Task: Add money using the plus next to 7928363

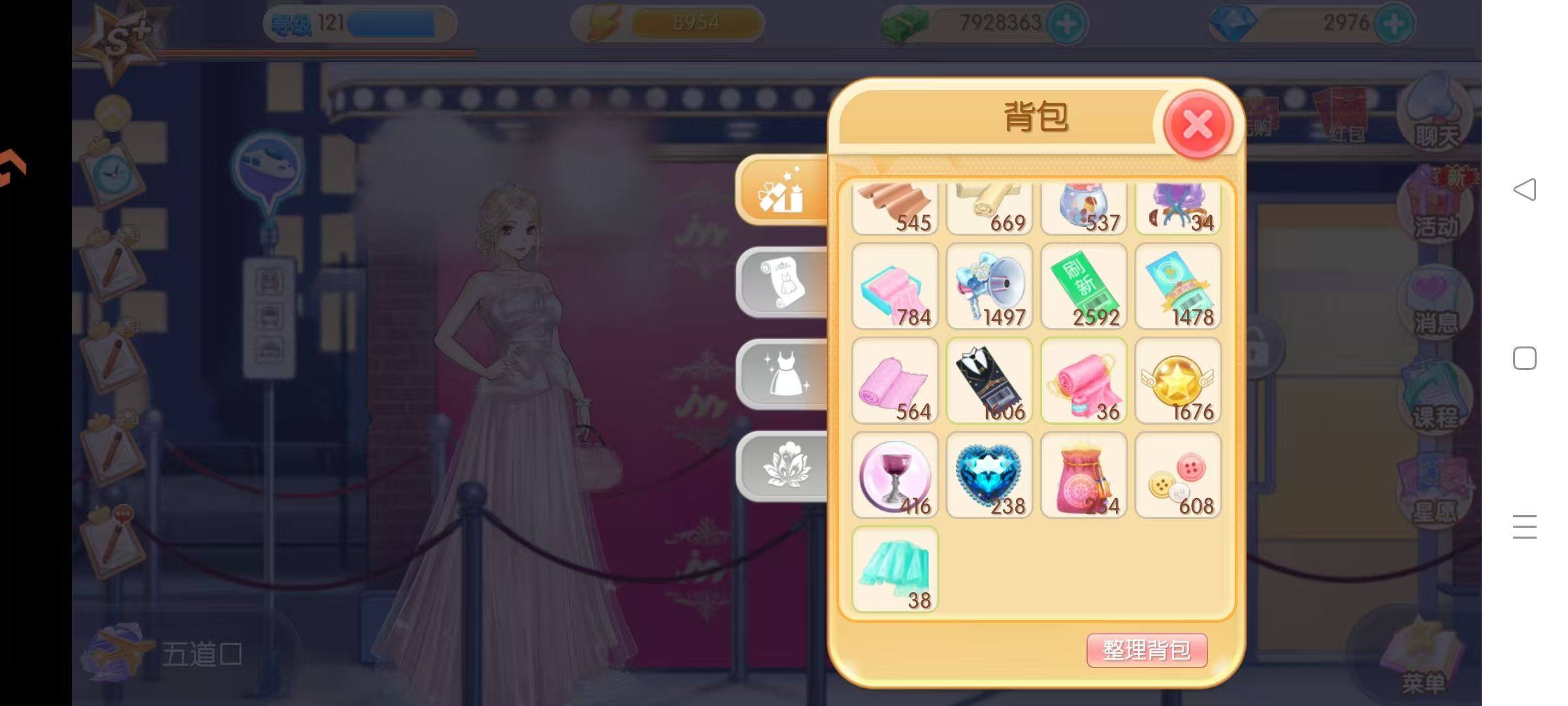Action: tap(1067, 23)
